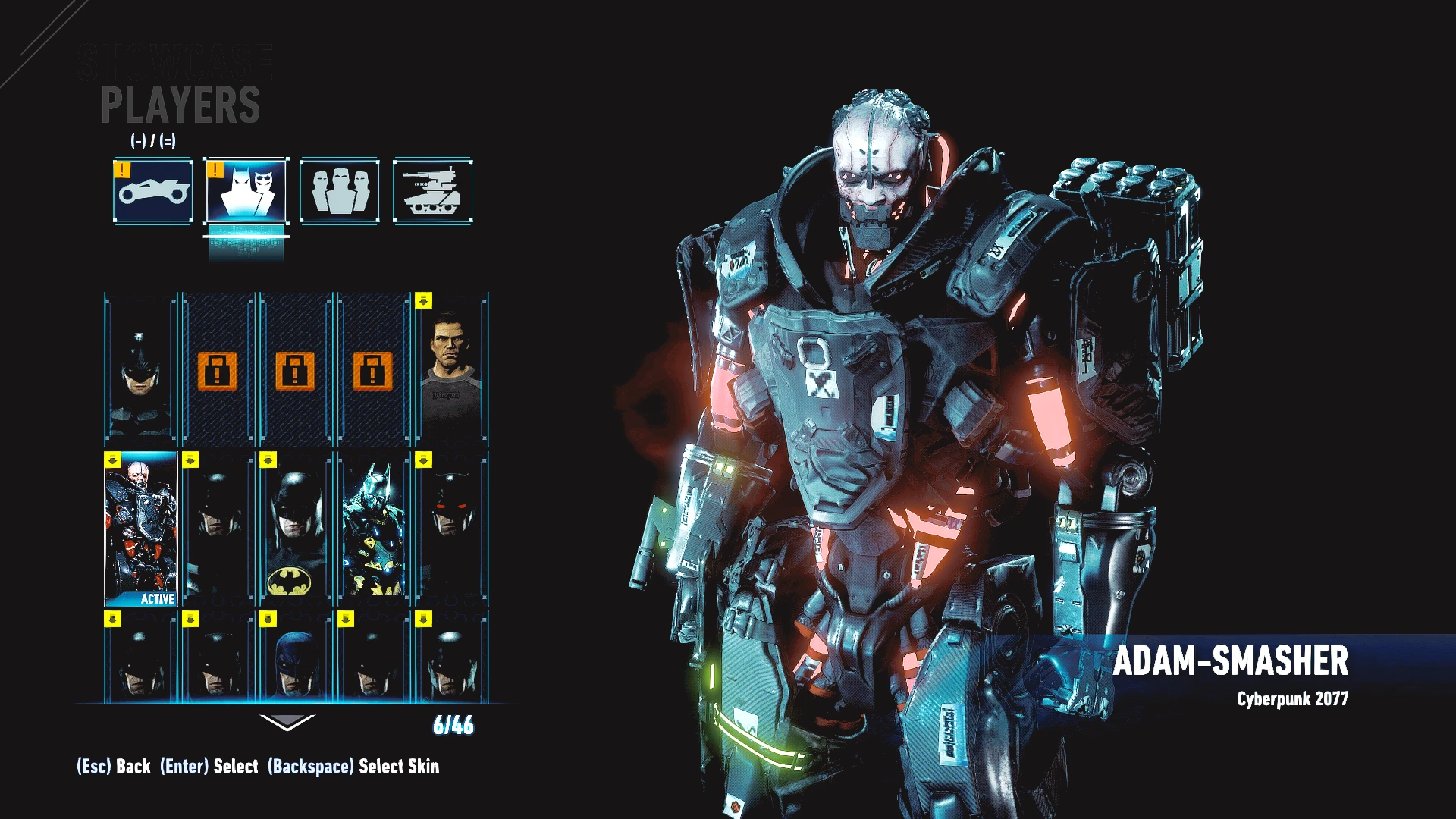Open the three-figures enemies tab
1456x819 pixels.
coord(340,191)
